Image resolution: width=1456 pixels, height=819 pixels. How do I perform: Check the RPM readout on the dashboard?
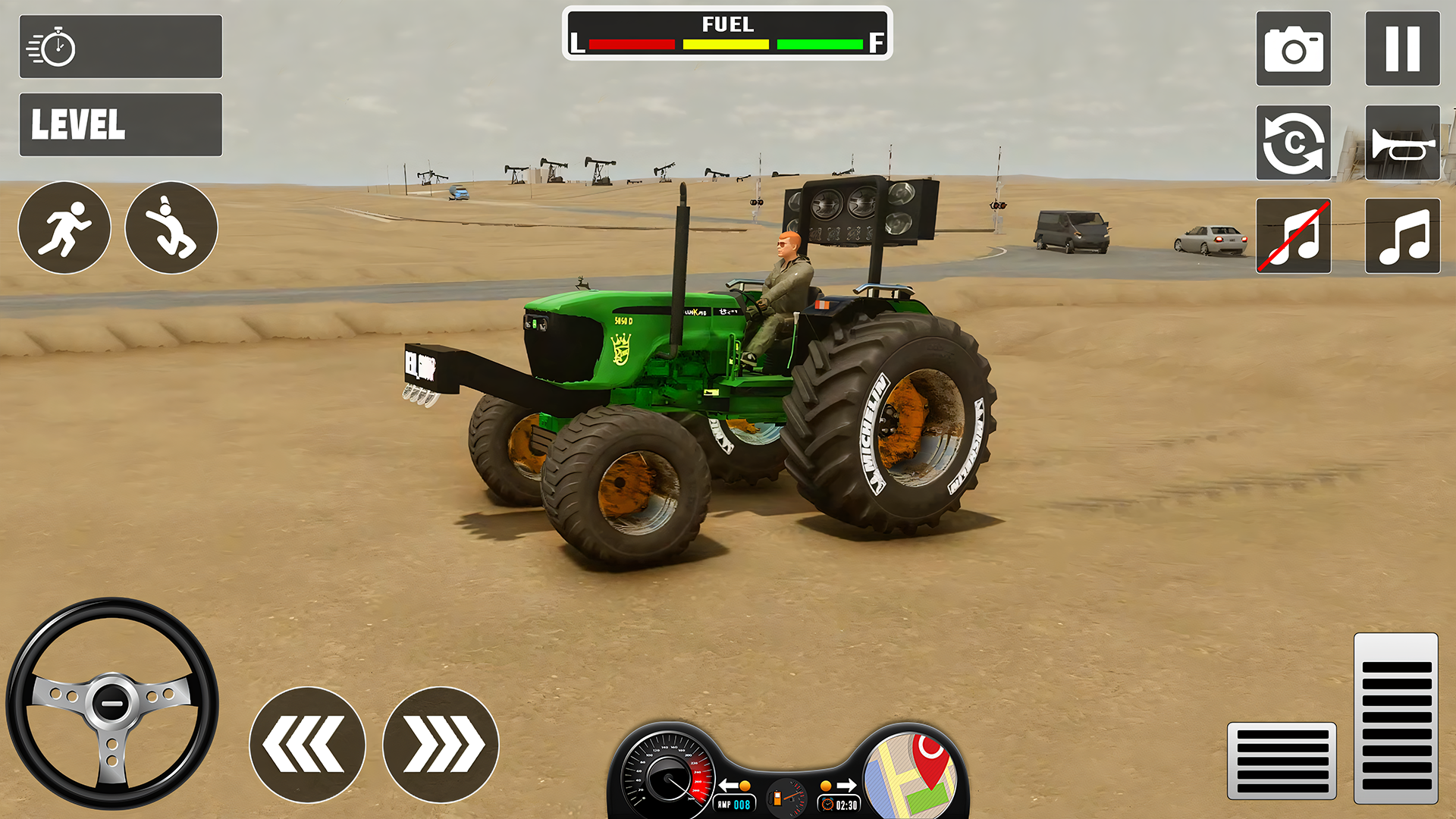tap(733, 805)
